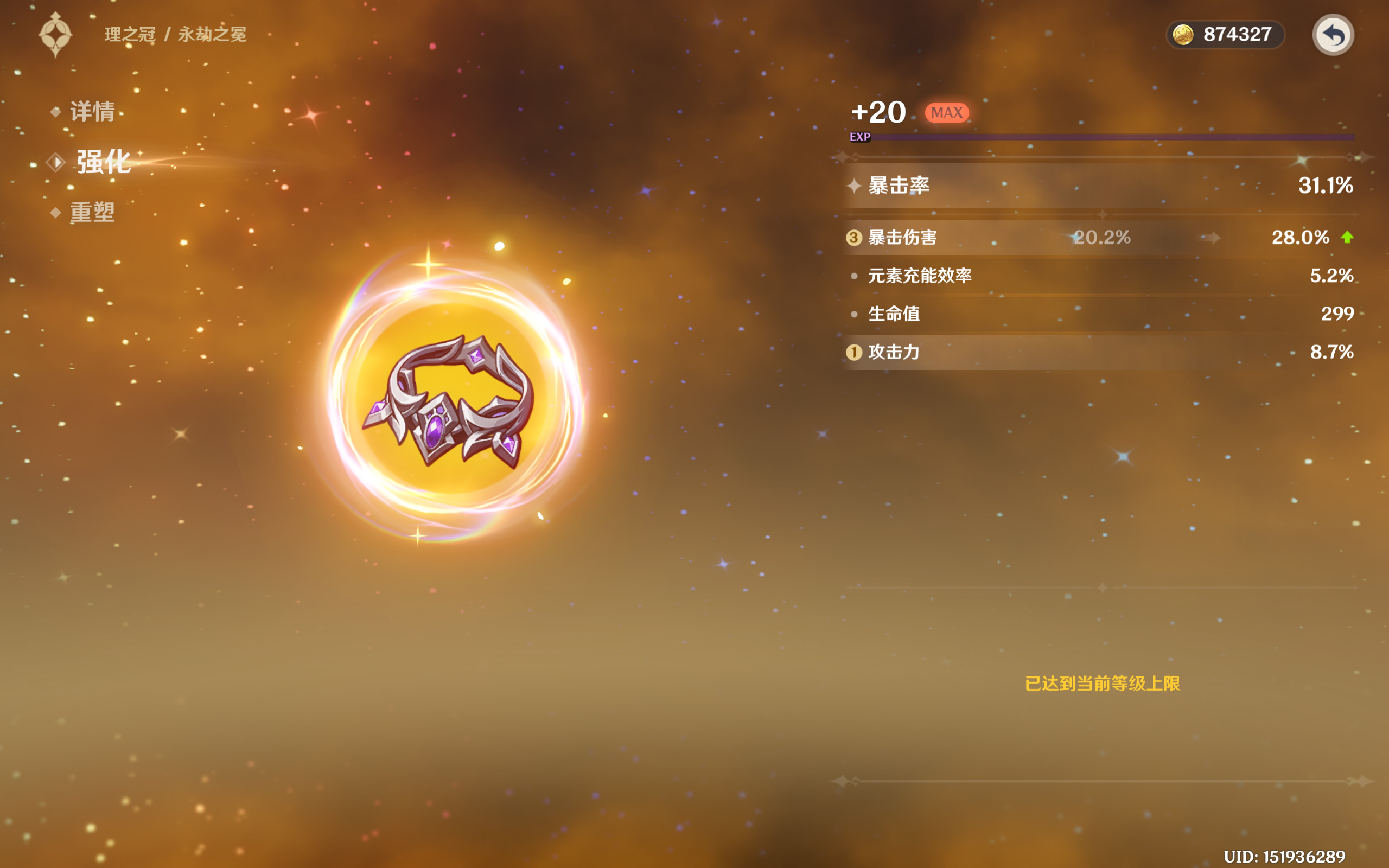Switch to the 重塑 reshape tab
Viewport: 1389px width, 868px height.
pos(92,213)
